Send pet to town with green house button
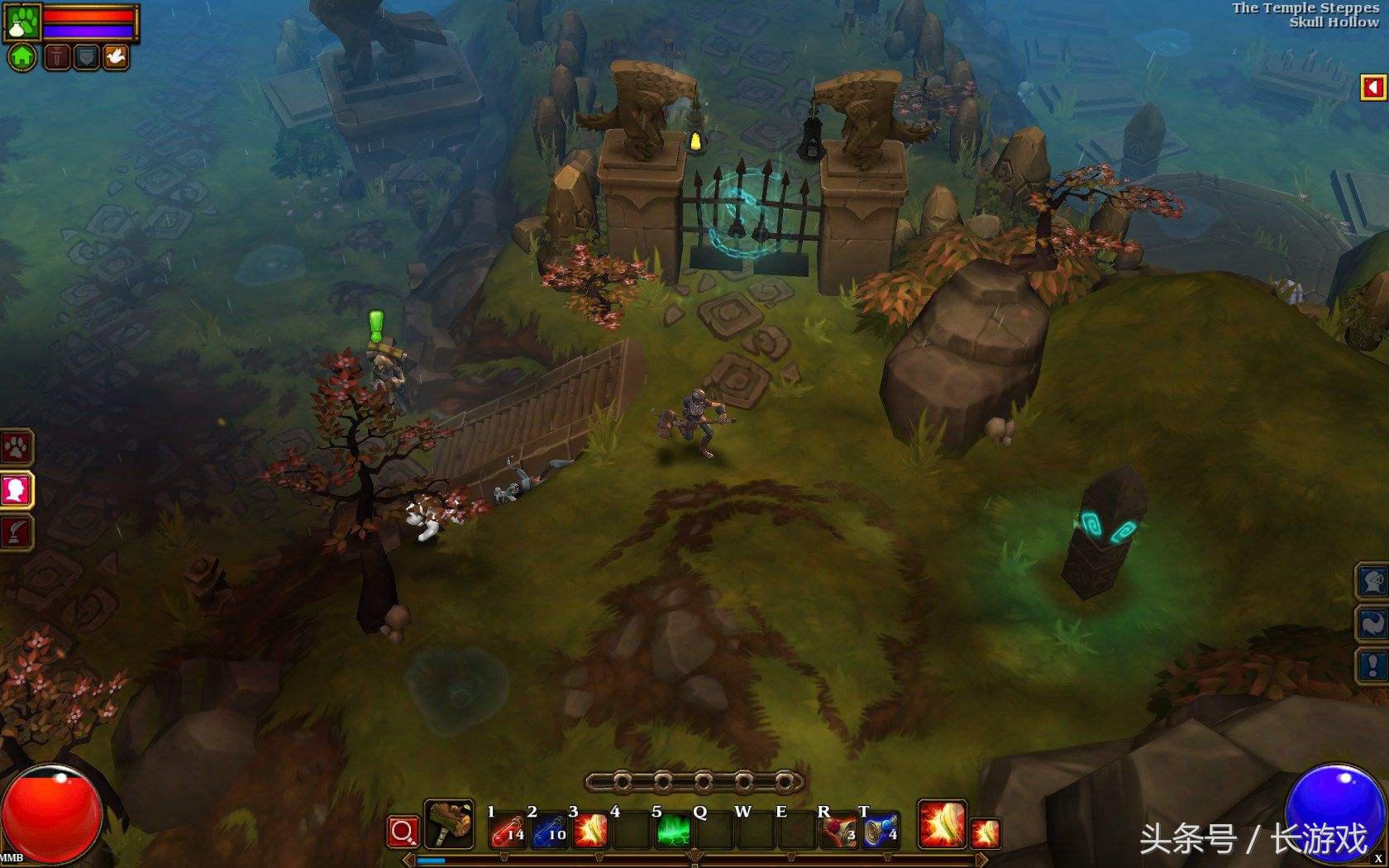 tap(22, 57)
